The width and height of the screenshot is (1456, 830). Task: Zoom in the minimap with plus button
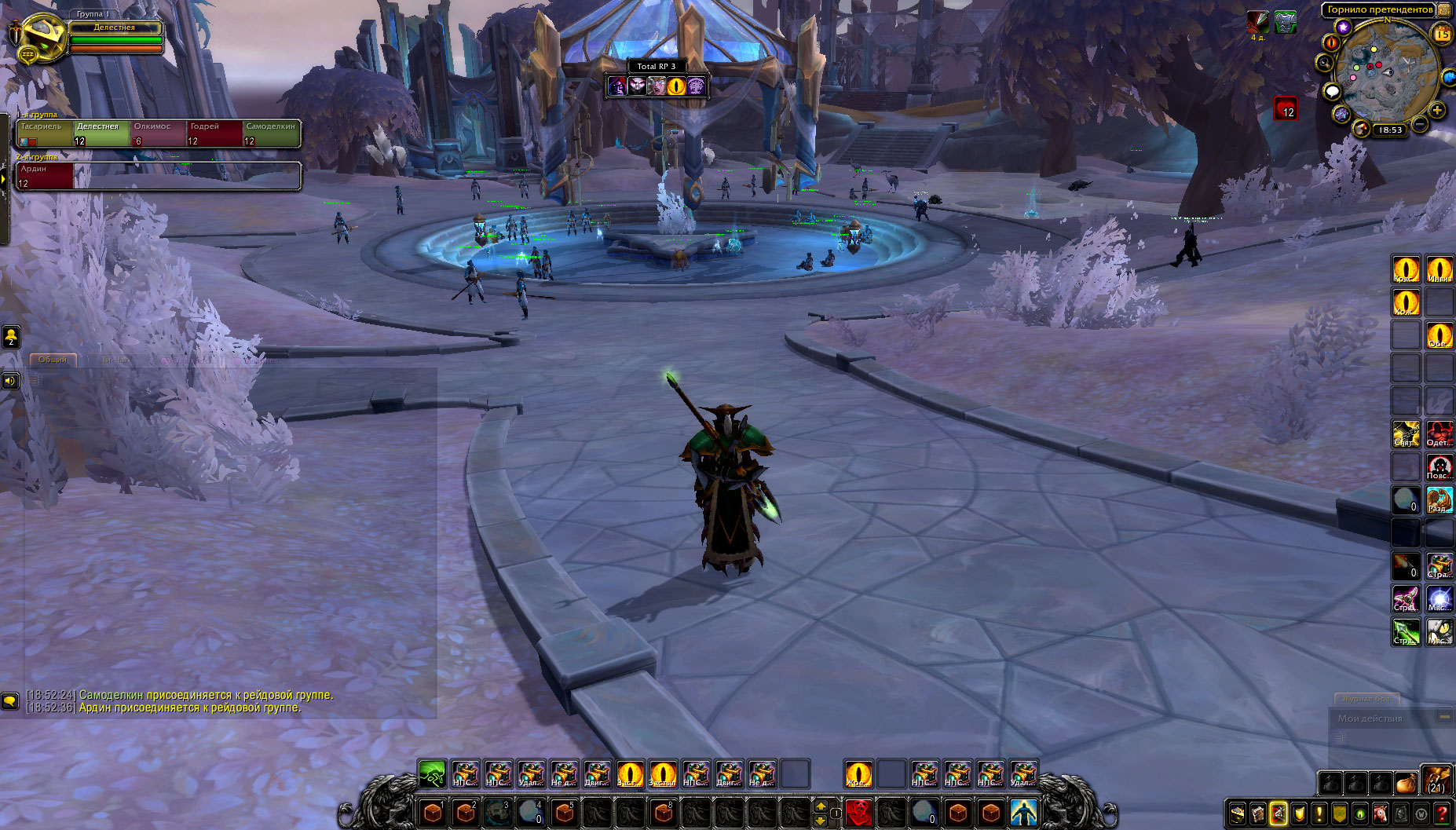click(1437, 110)
